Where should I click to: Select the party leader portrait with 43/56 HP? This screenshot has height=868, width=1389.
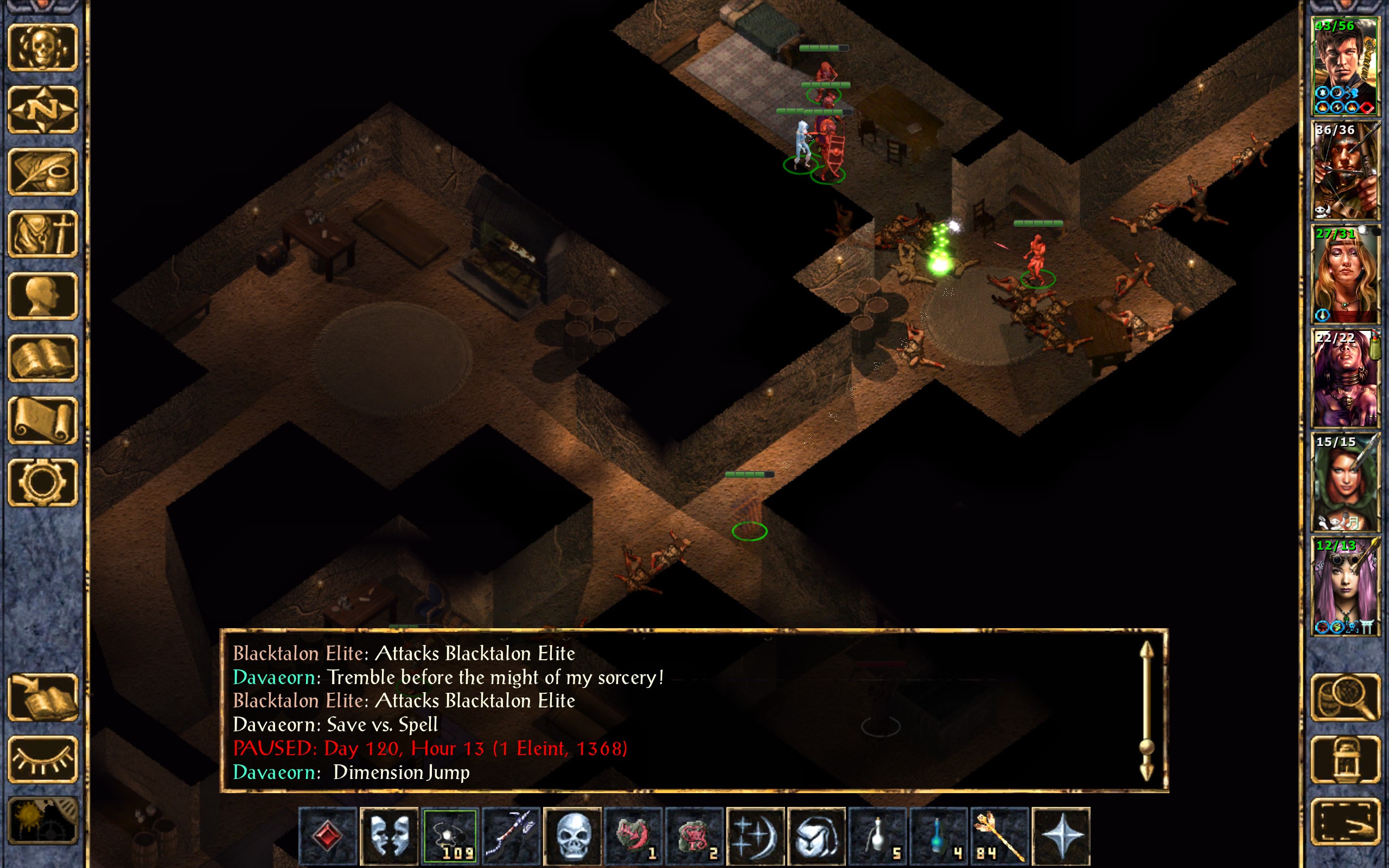[x=1345, y=66]
